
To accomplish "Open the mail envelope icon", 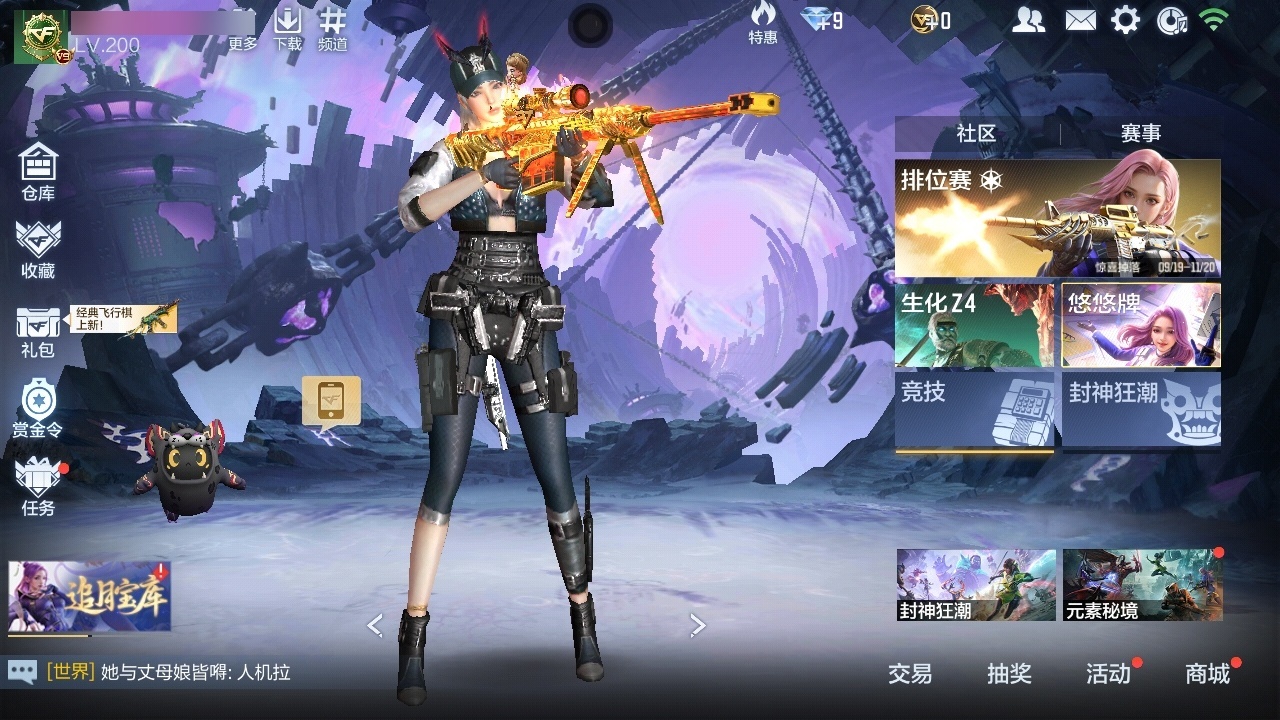I will [1080, 20].
